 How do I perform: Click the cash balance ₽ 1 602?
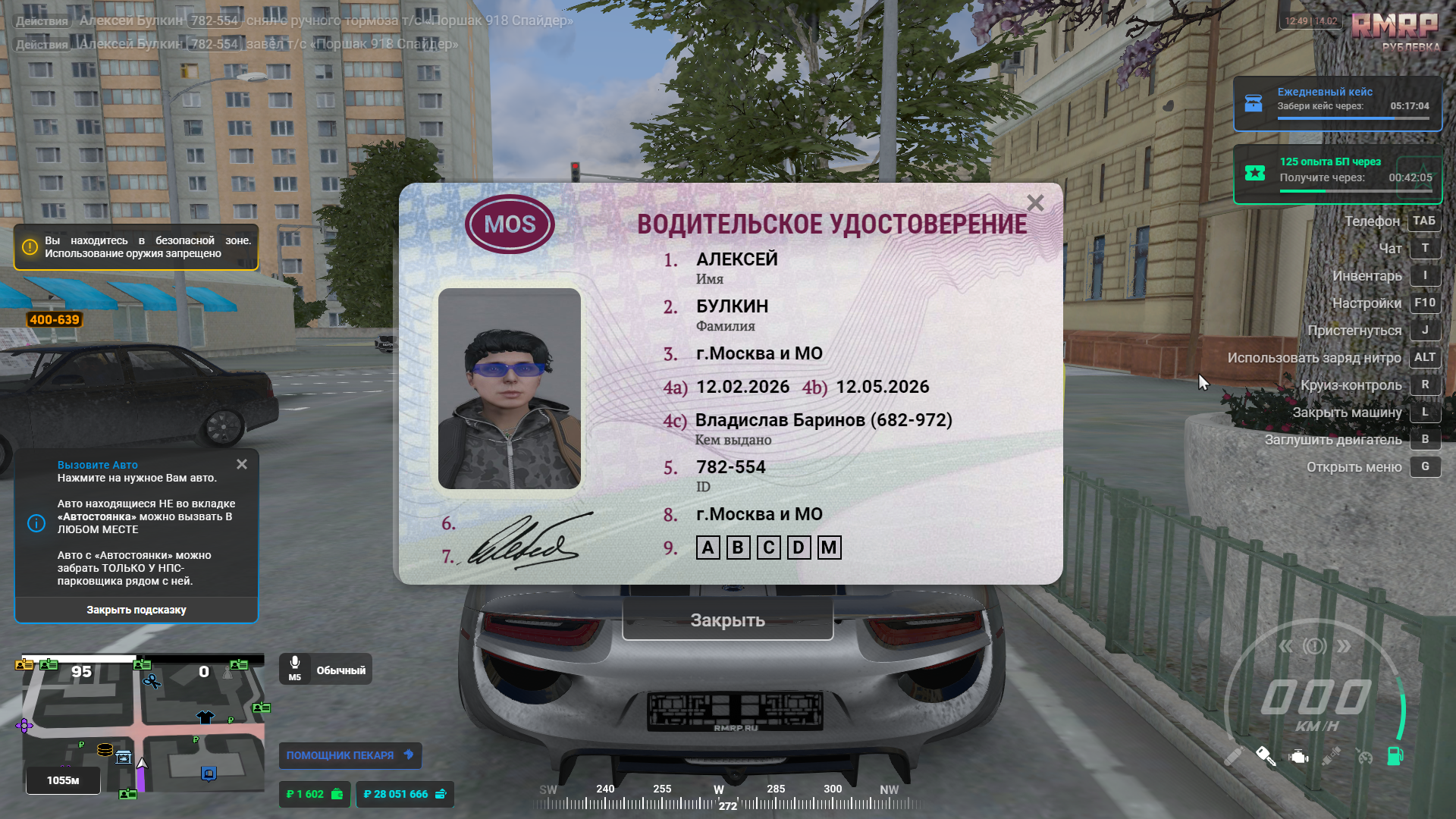coord(314,794)
